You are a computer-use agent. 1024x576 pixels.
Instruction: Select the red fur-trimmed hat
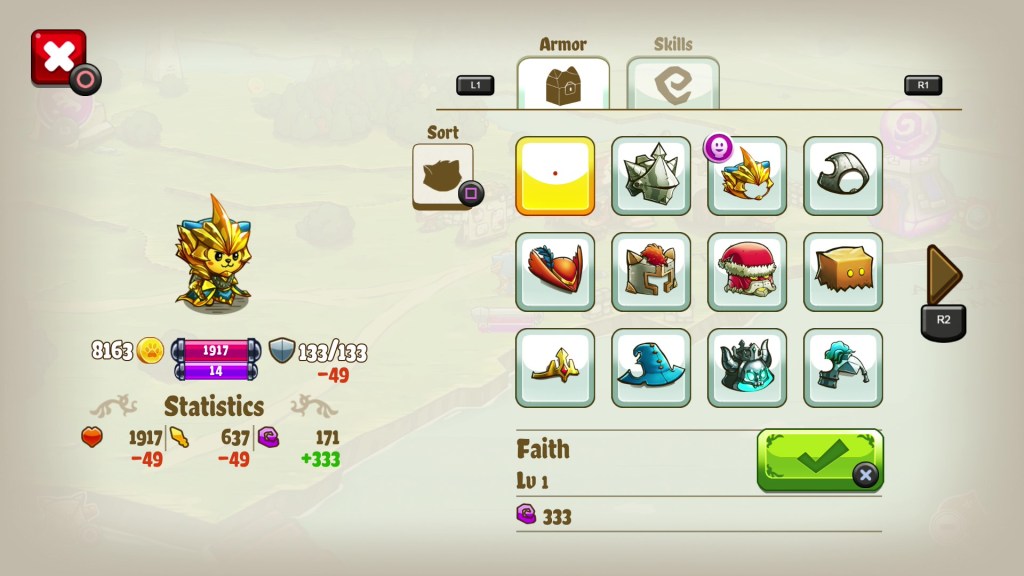(747, 271)
